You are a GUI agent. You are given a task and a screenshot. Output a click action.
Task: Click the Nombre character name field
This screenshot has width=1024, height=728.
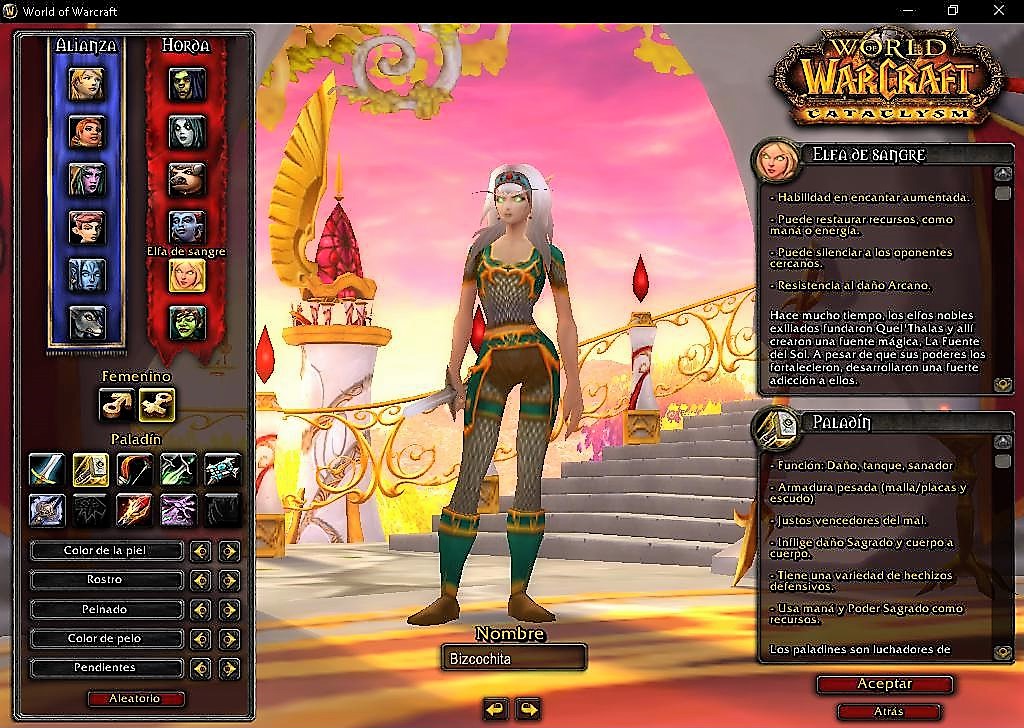pyautogui.click(x=512, y=658)
